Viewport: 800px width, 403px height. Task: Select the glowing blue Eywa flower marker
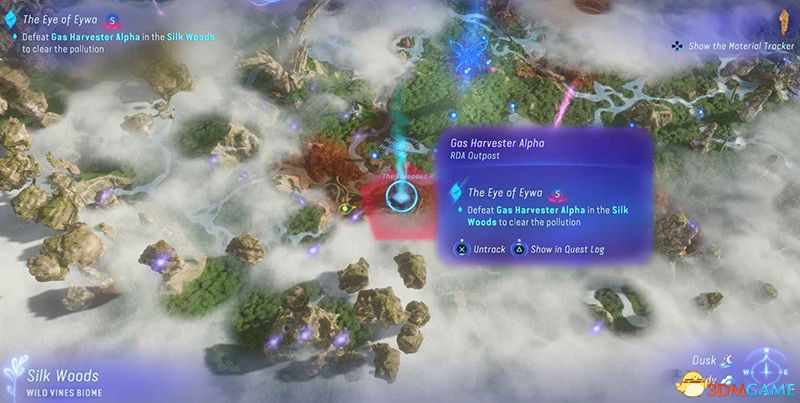point(464,50)
